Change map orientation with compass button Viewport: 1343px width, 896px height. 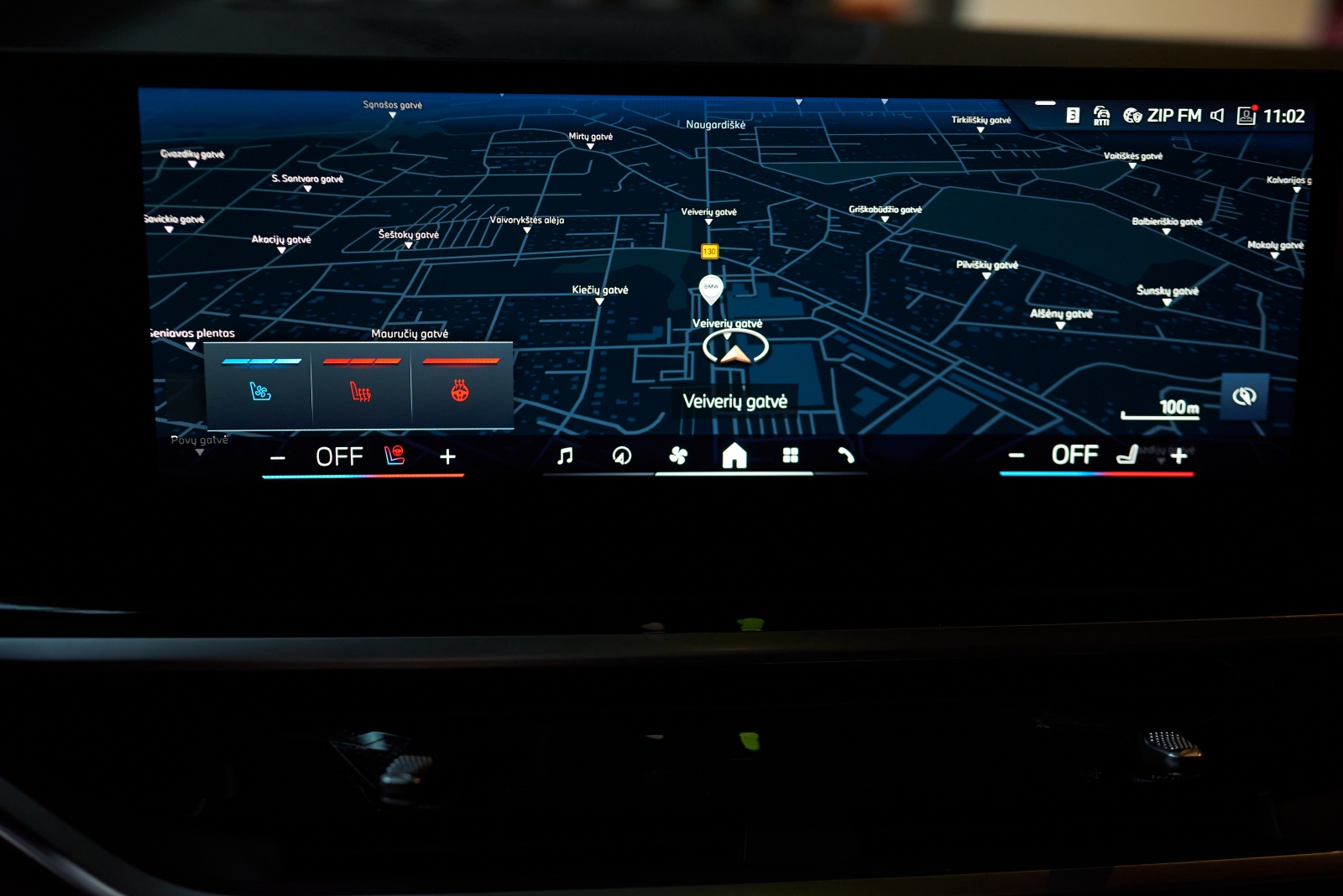pos(1243,396)
